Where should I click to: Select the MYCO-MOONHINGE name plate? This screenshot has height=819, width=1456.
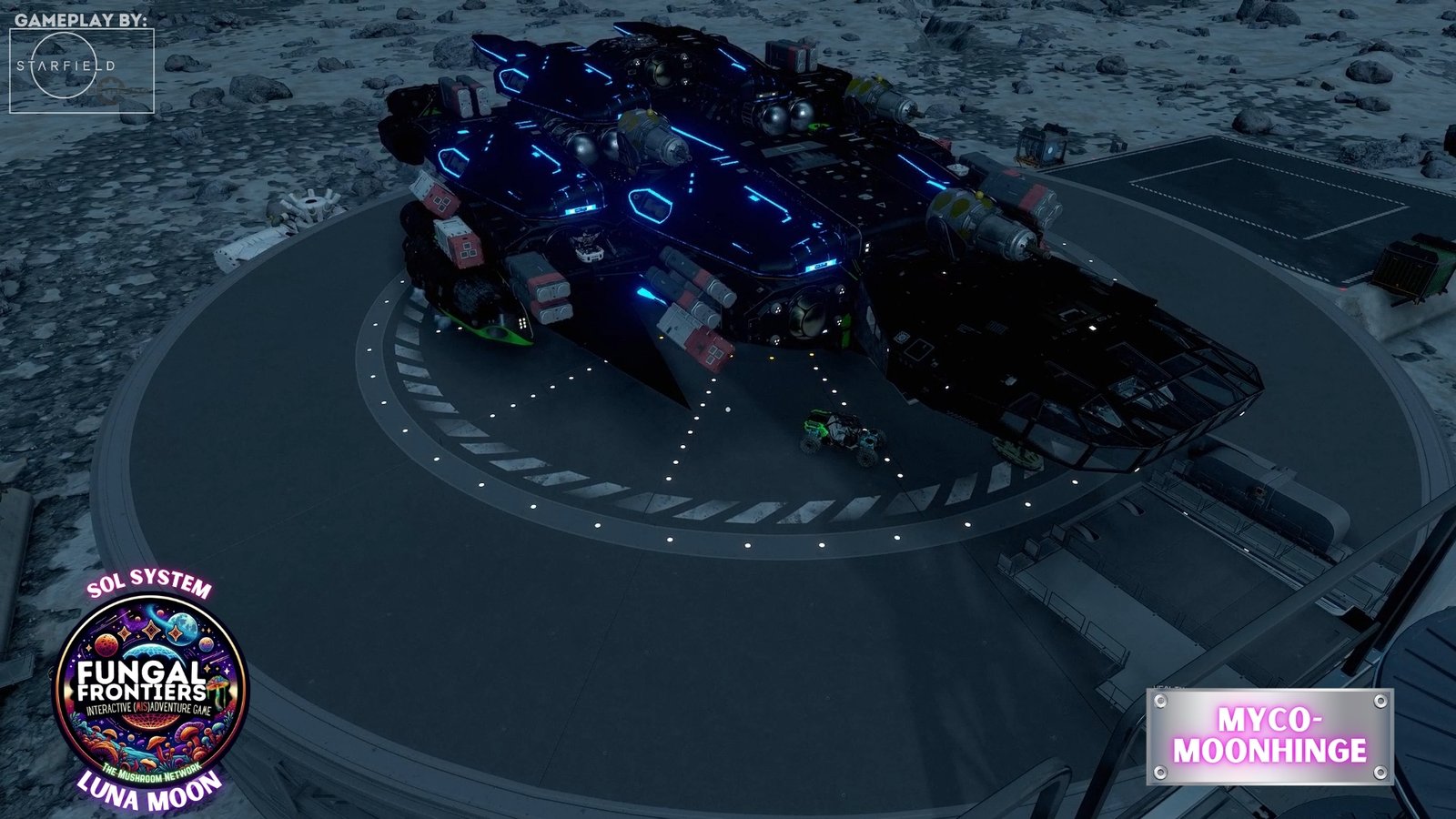tap(1269, 736)
